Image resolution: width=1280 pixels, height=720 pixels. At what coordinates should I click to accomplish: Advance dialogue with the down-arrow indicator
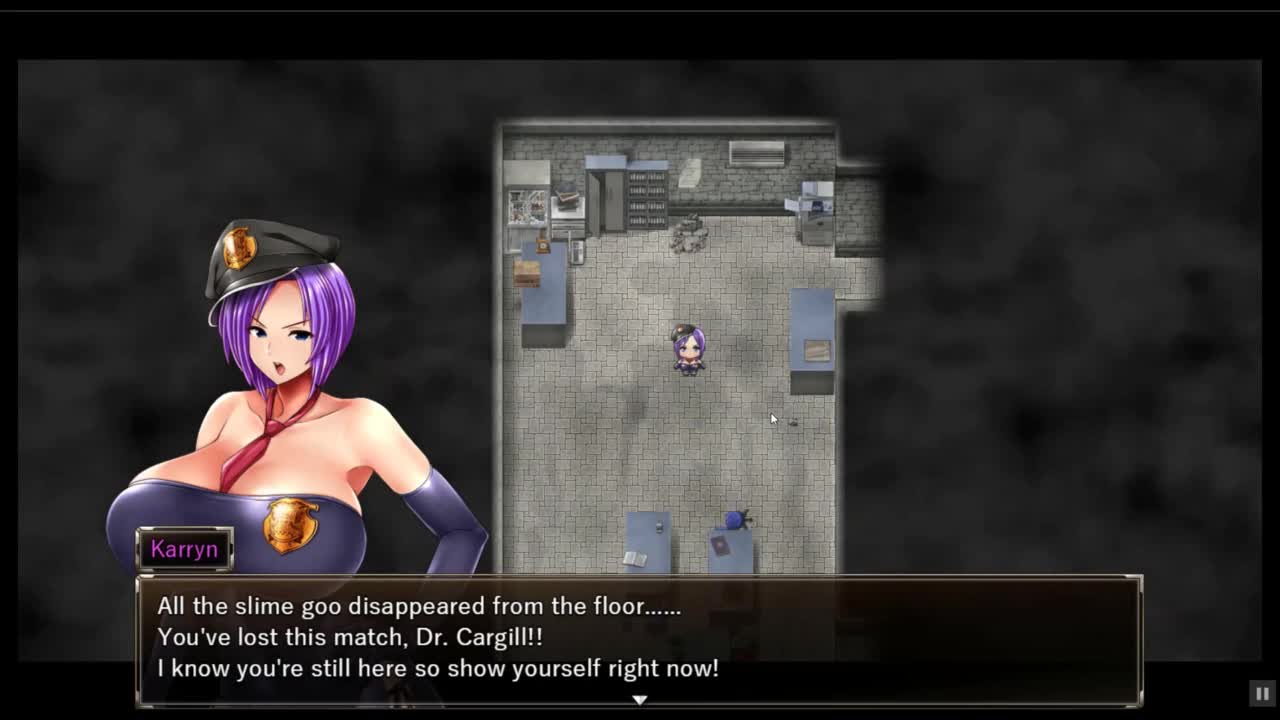[x=640, y=700]
